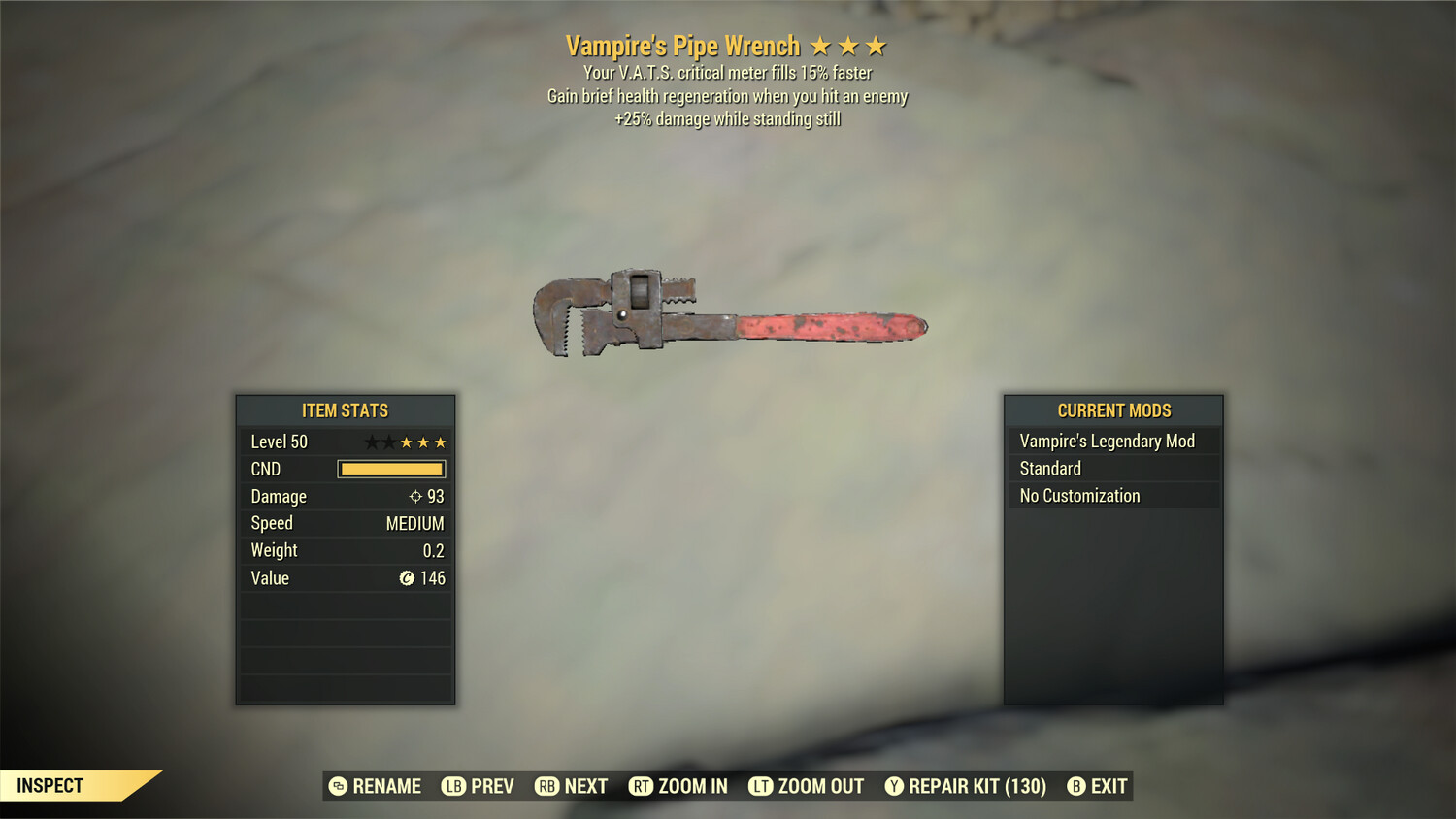
Task: Exit the inspect screen
Action: 1098,786
